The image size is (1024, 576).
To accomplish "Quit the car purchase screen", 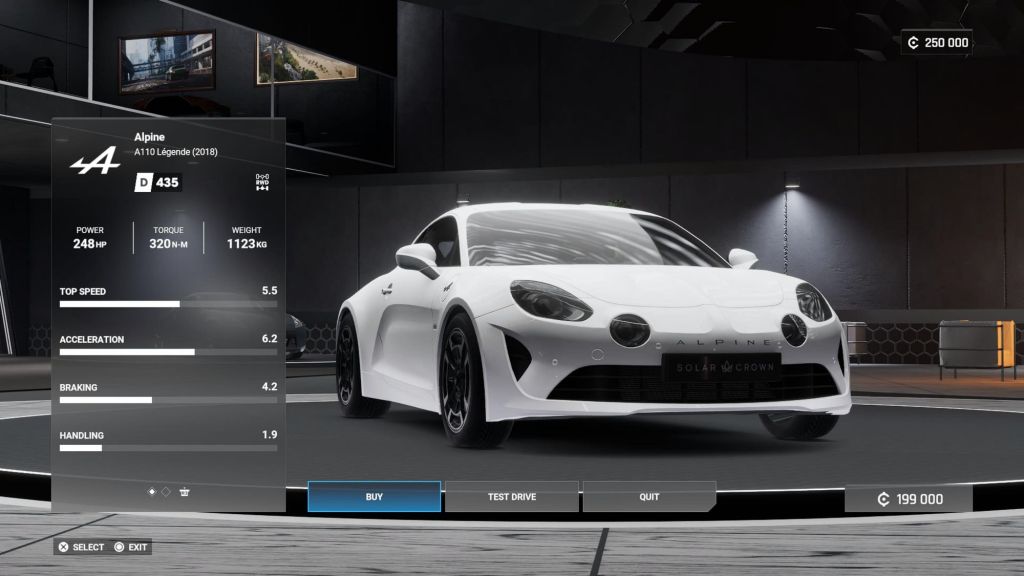I will point(649,497).
